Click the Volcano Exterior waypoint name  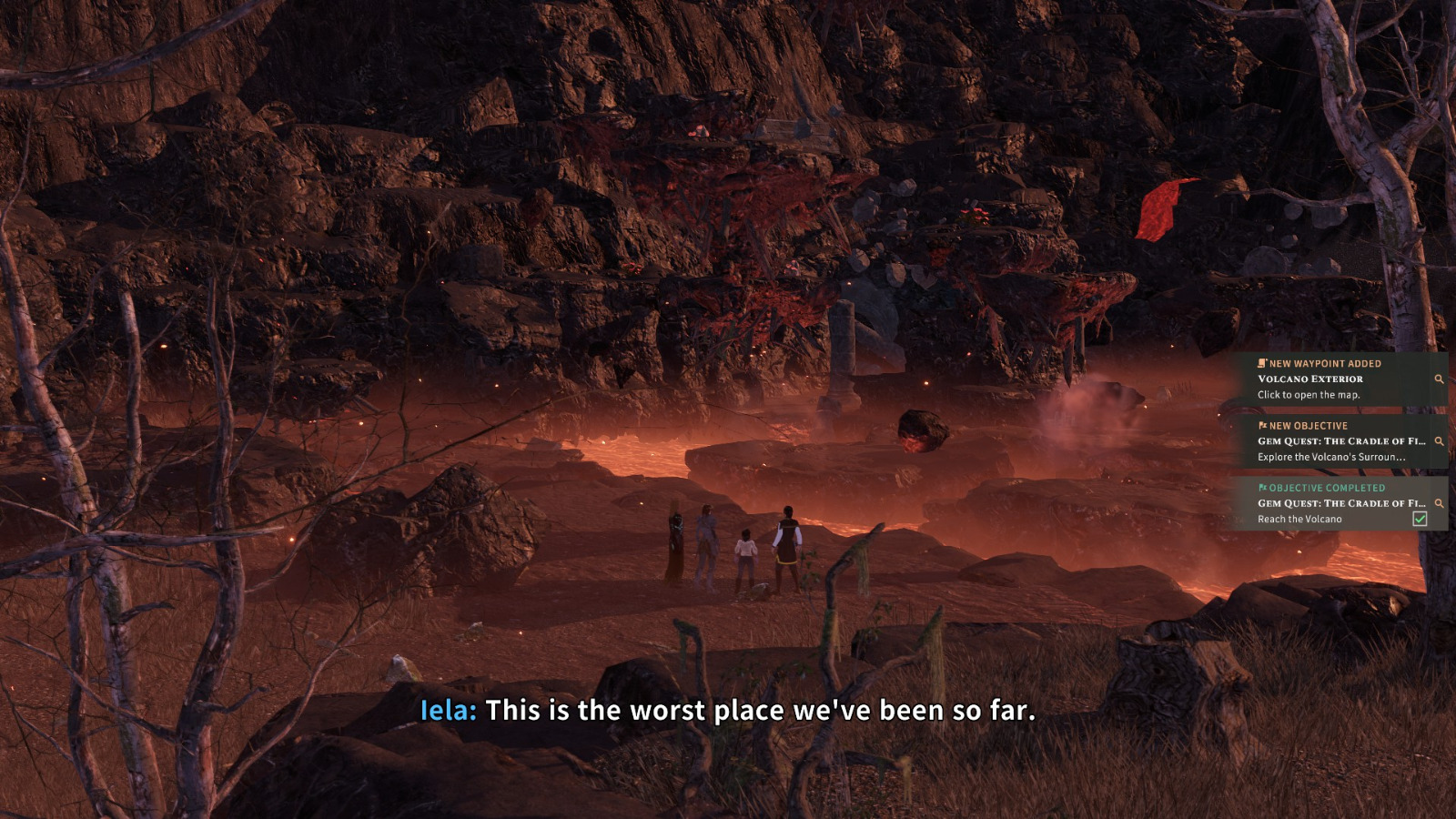[x=1310, y=379]
